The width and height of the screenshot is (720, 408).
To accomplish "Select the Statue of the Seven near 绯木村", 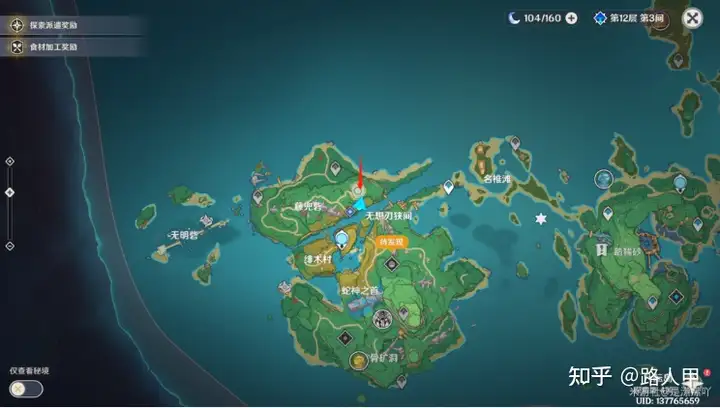I will 343,239.
